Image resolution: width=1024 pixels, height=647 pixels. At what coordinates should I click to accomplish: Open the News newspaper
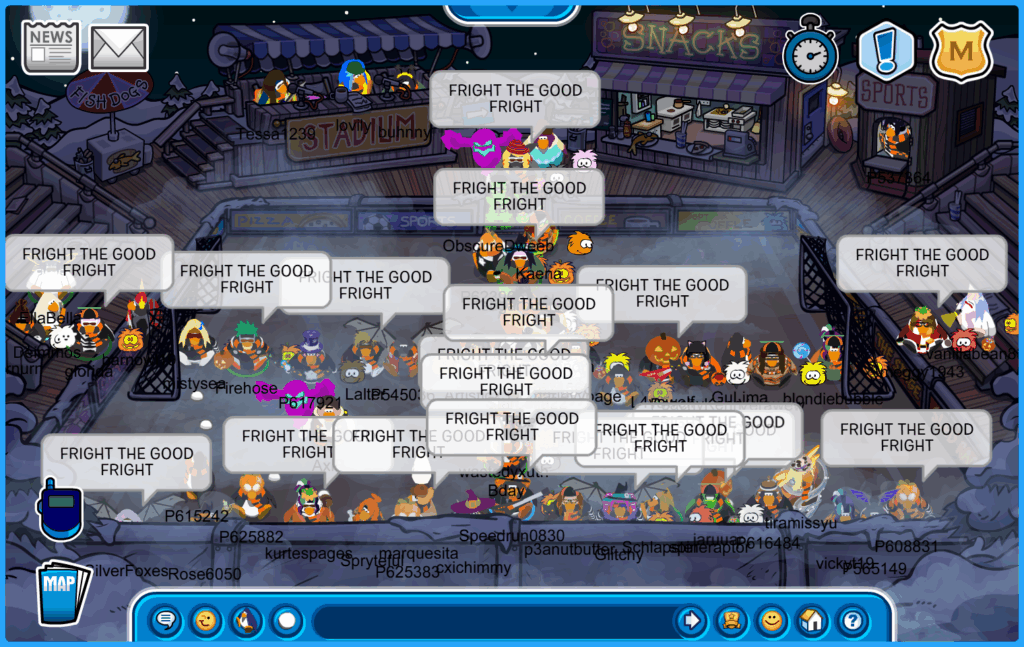[51, 48]
